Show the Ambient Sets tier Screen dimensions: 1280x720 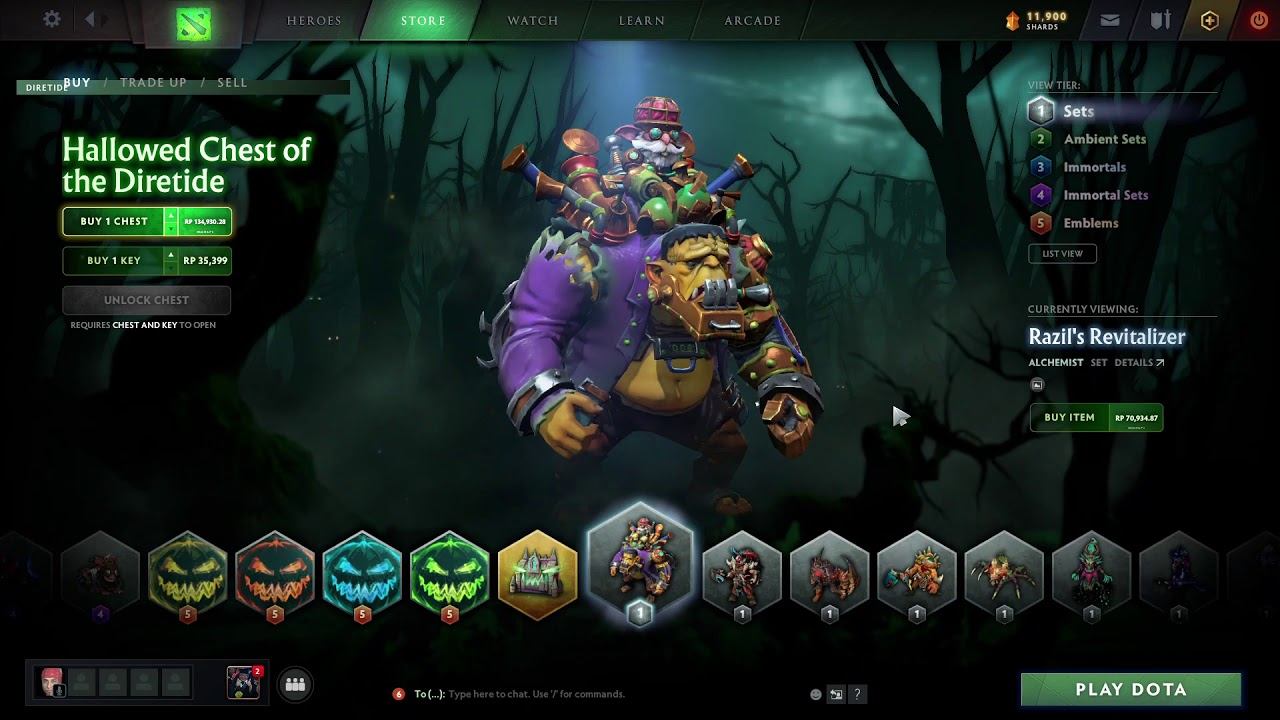tap(1104, 140)
